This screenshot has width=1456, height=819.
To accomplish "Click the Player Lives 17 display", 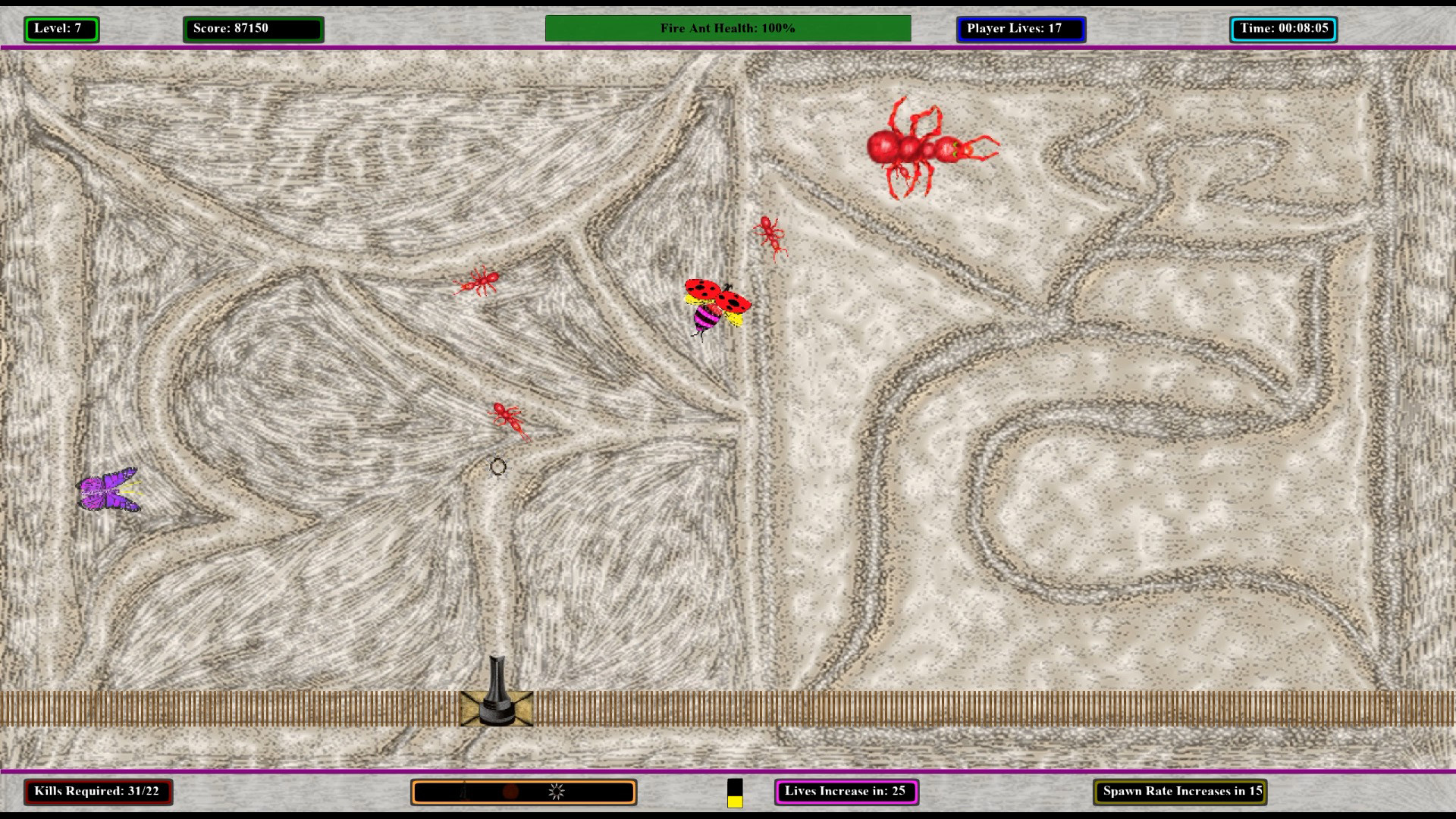I will [x=1021, y=29].
